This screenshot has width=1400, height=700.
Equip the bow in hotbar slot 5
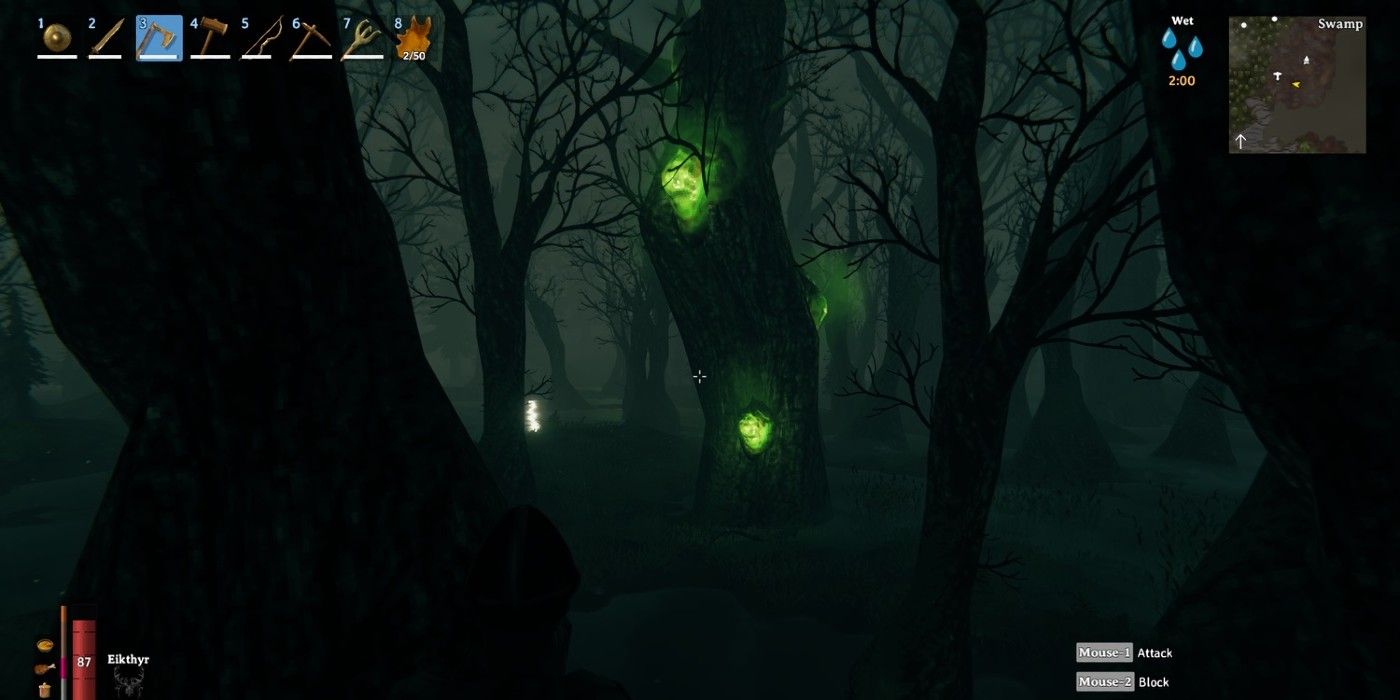261,38
